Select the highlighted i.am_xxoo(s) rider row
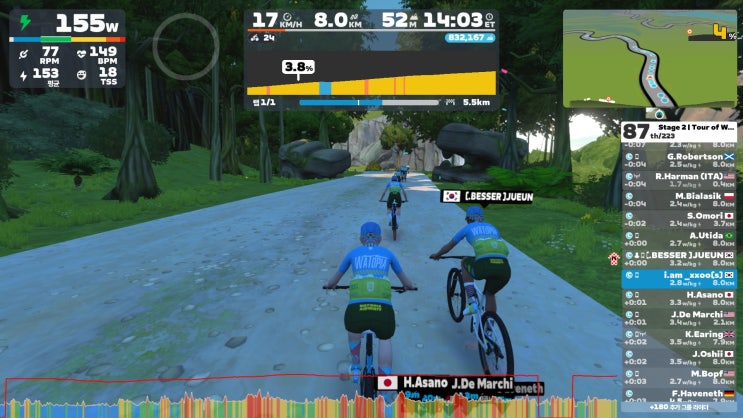This screenshot has height=418, width=743. click(x=680, y=277)
